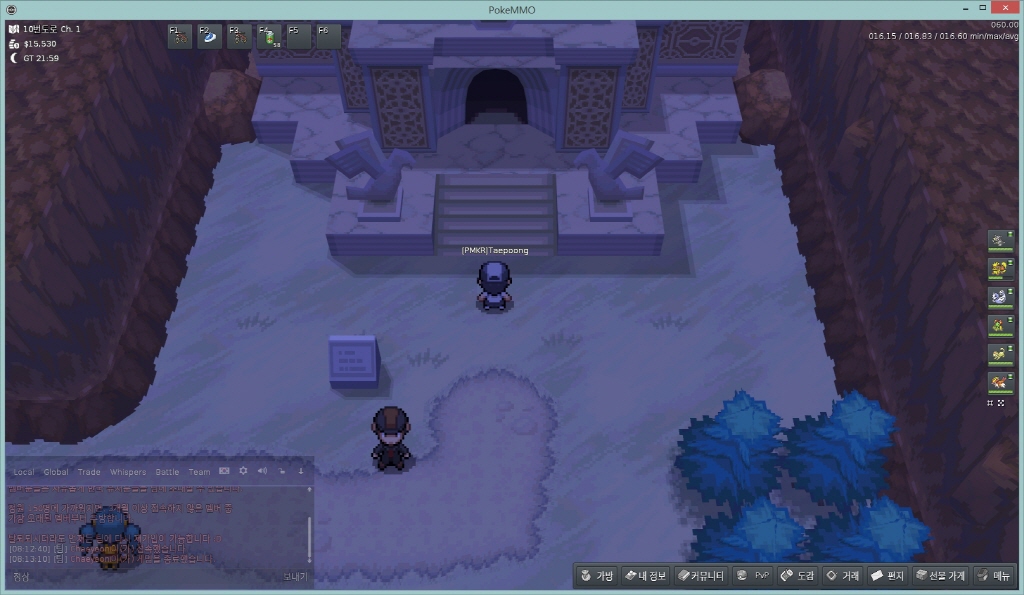This screenshot has height=595, width=1024.
Task: Use the F4 green can item slot
Action: [x=269, y=37]
